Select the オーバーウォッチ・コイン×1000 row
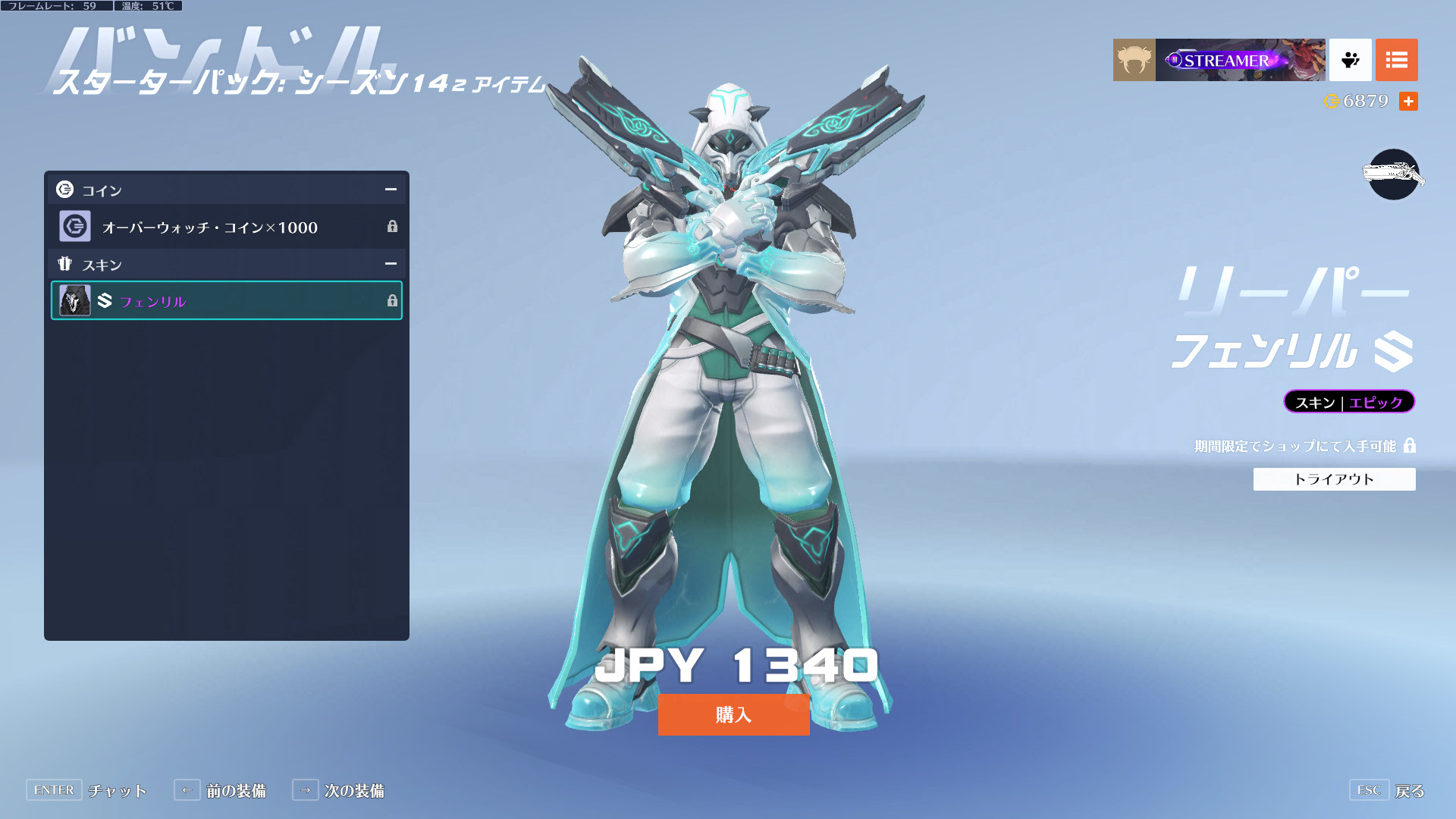 click(x=226, y=227)
